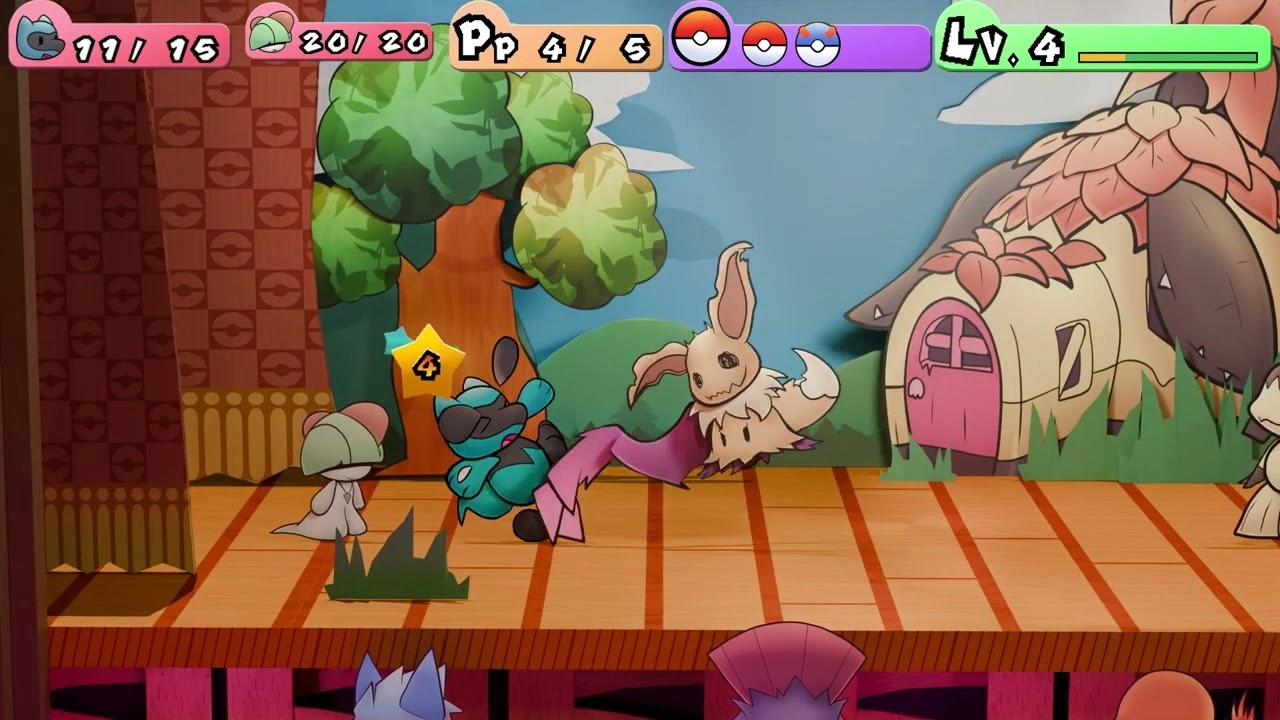Screen dimensions: 1280x720
Task: Select the blue Great Ball icon
Action: [x=815, y=42]
